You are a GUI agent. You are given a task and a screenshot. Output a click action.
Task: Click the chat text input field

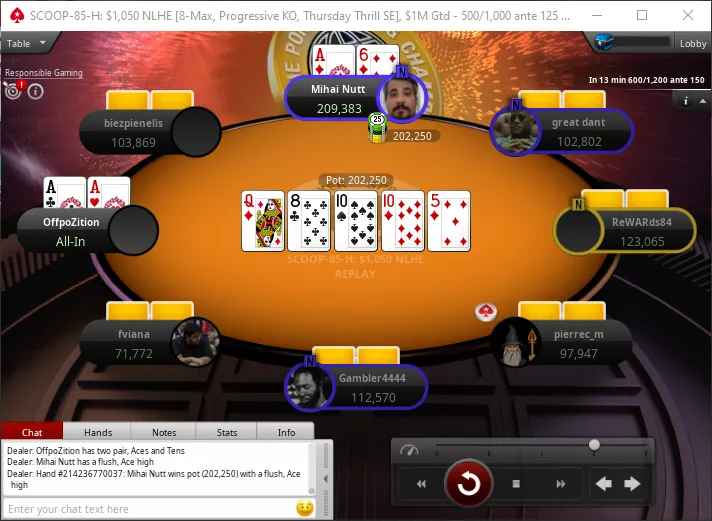click(150, 509)
